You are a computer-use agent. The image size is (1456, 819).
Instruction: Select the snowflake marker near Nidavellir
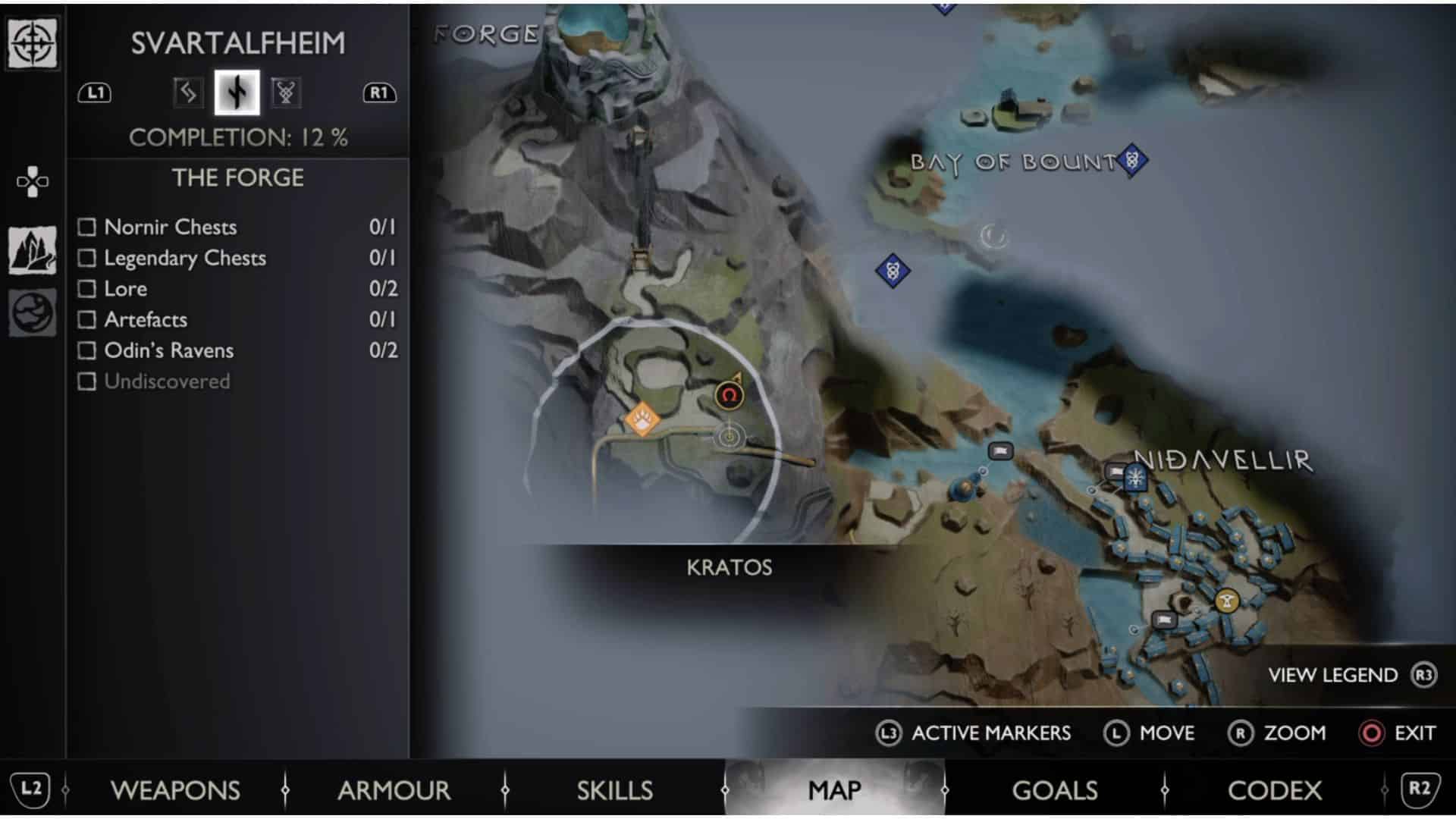[1135, 477]
